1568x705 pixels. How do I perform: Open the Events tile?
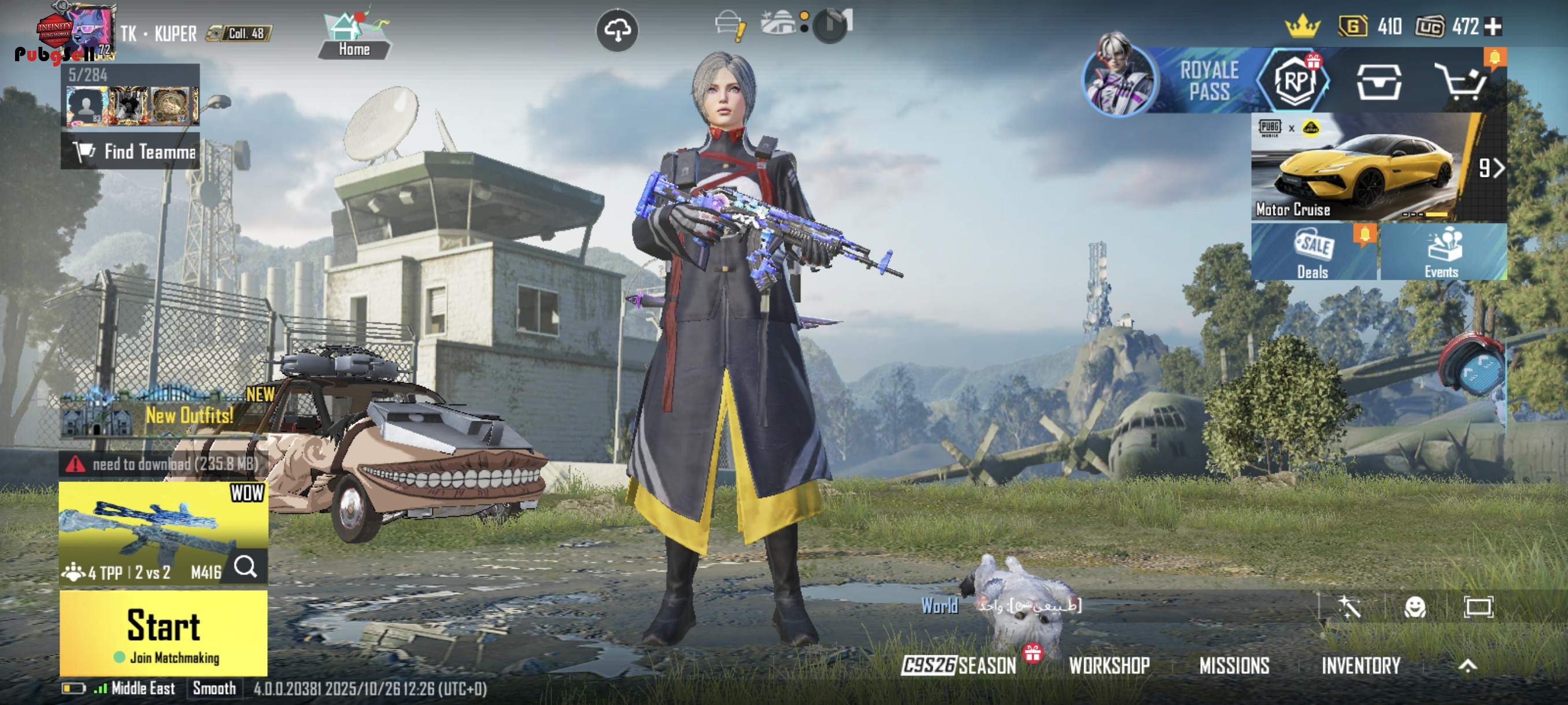pyautogui.click(x=1443, y=252)
